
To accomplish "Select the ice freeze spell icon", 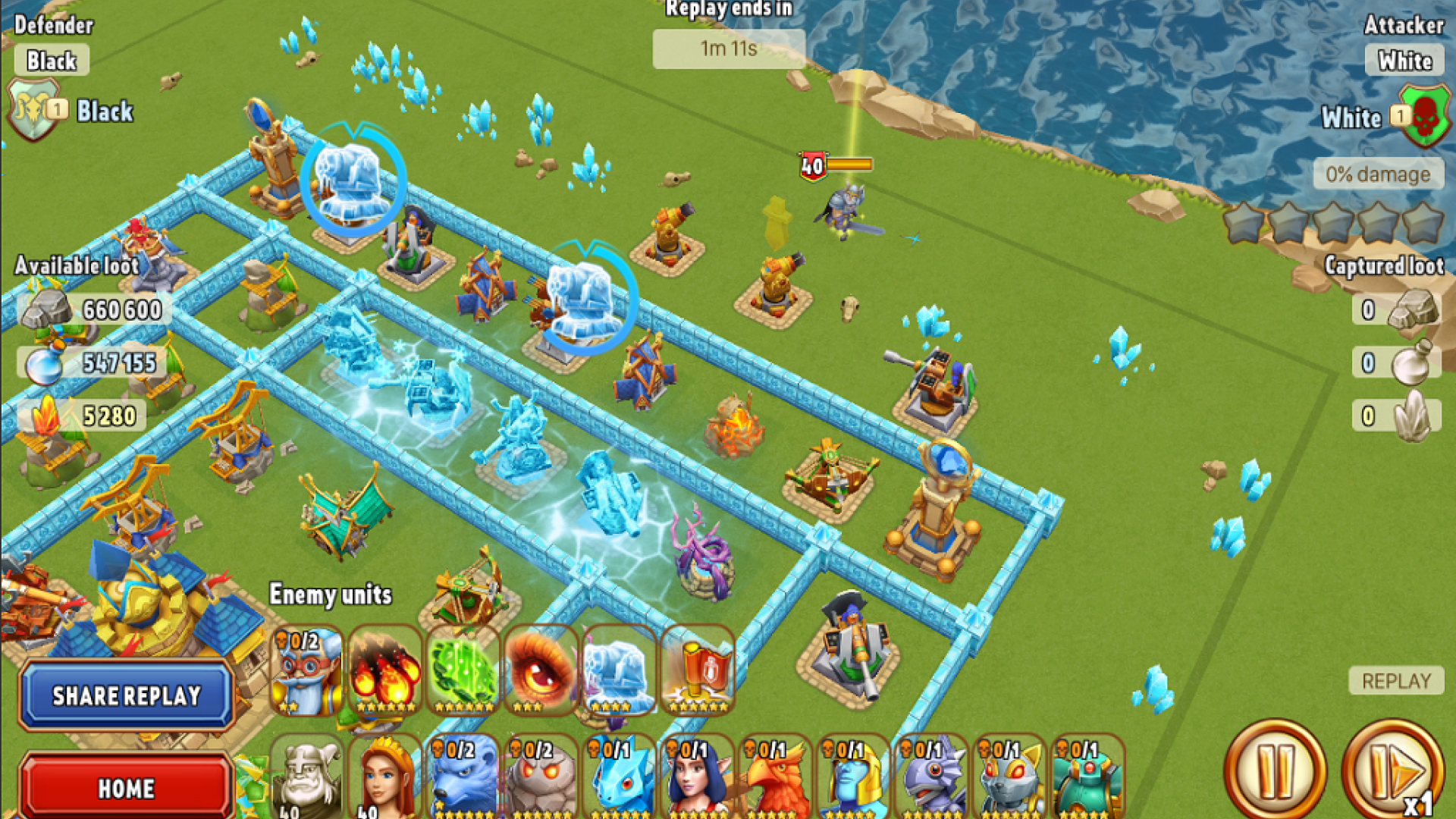I will point(620,671).
